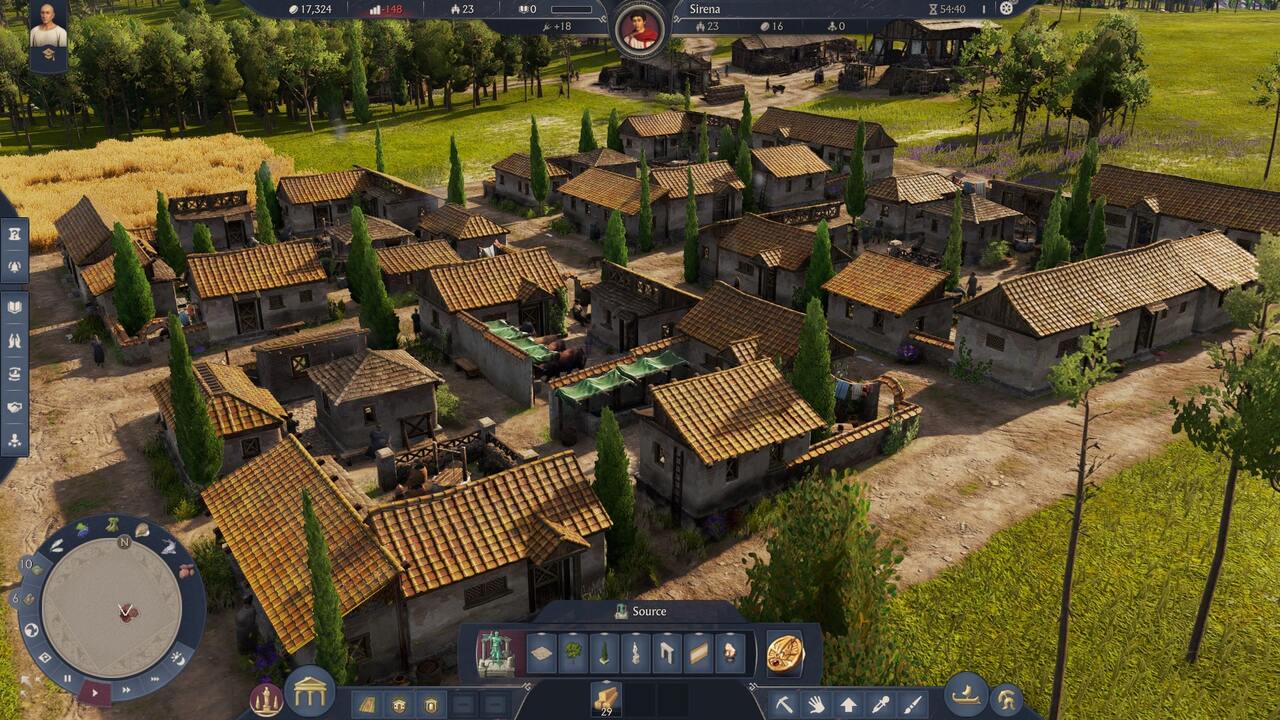Screen dimensions: 1280x720
Task: Select the stone arch ornament
Action: (x=668, y=653)
